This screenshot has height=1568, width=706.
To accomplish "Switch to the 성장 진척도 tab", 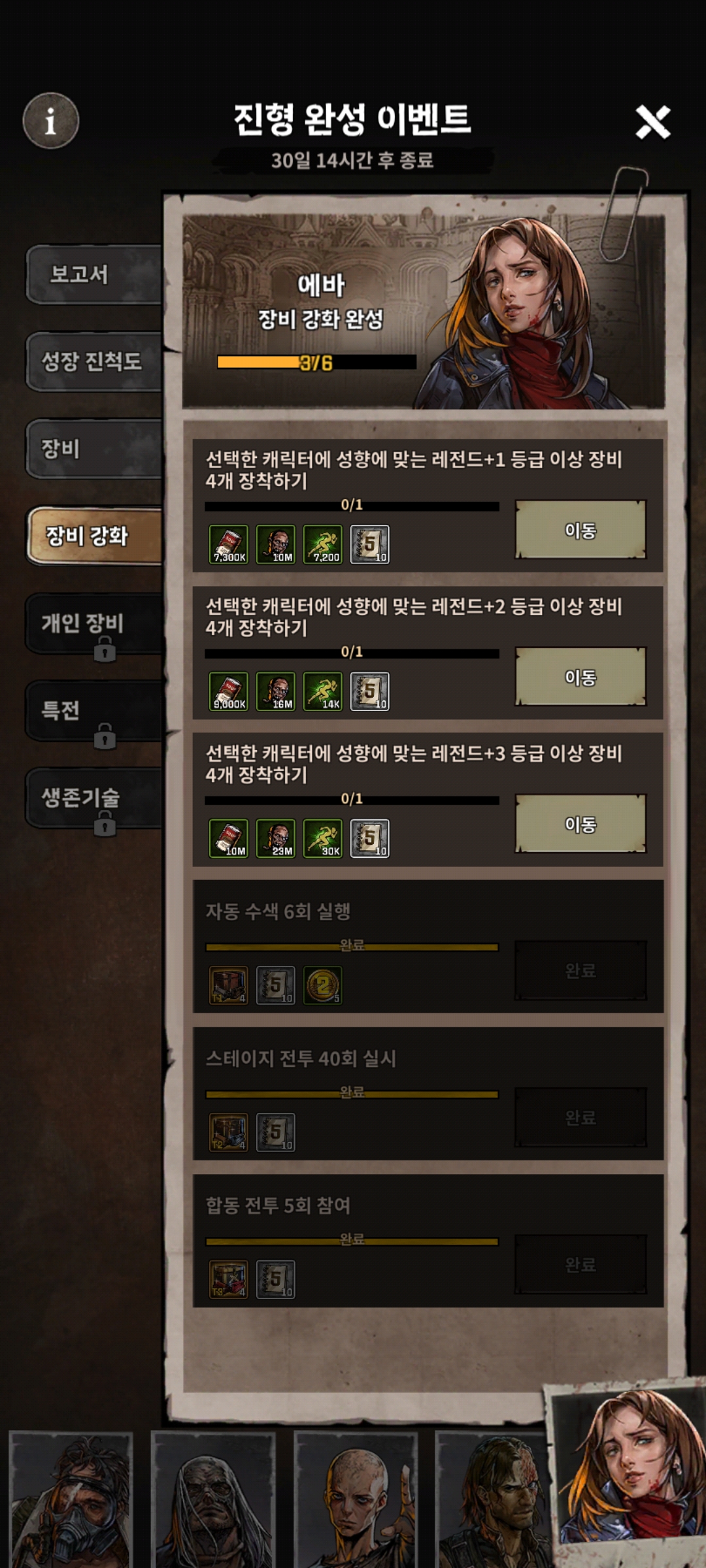I will coord(93,361).
